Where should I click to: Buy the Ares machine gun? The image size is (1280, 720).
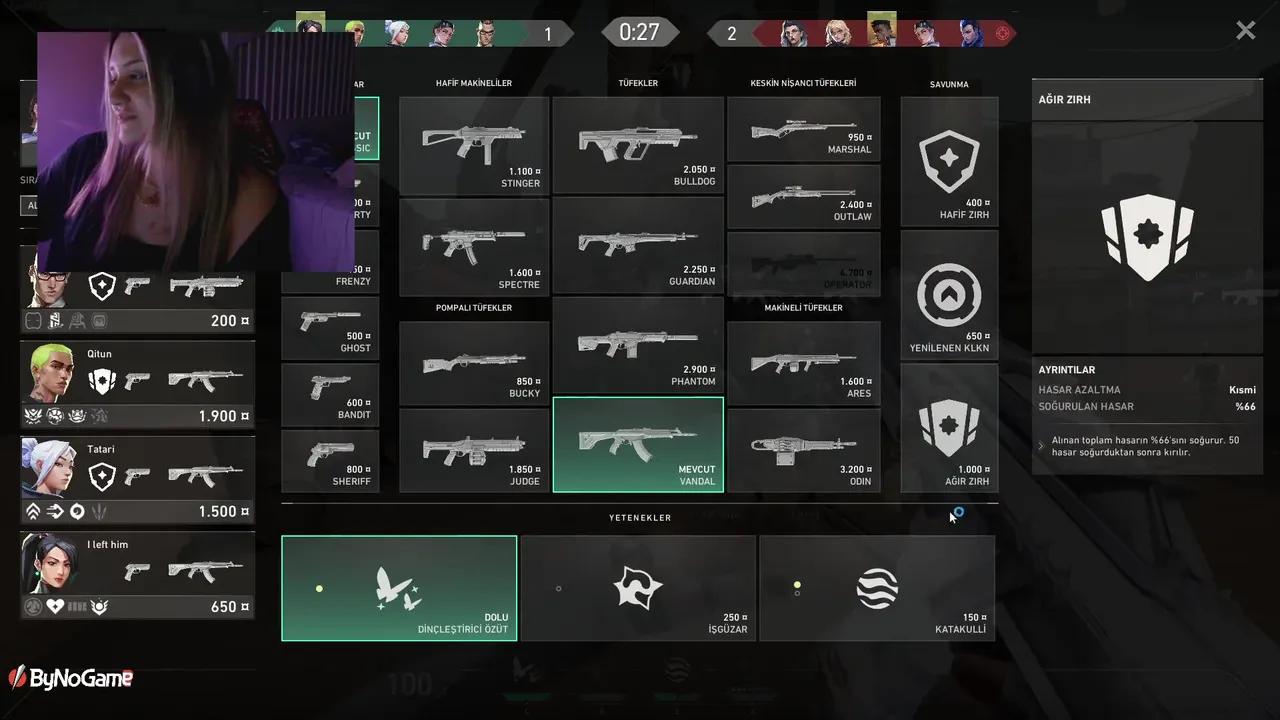click(804, 362)
